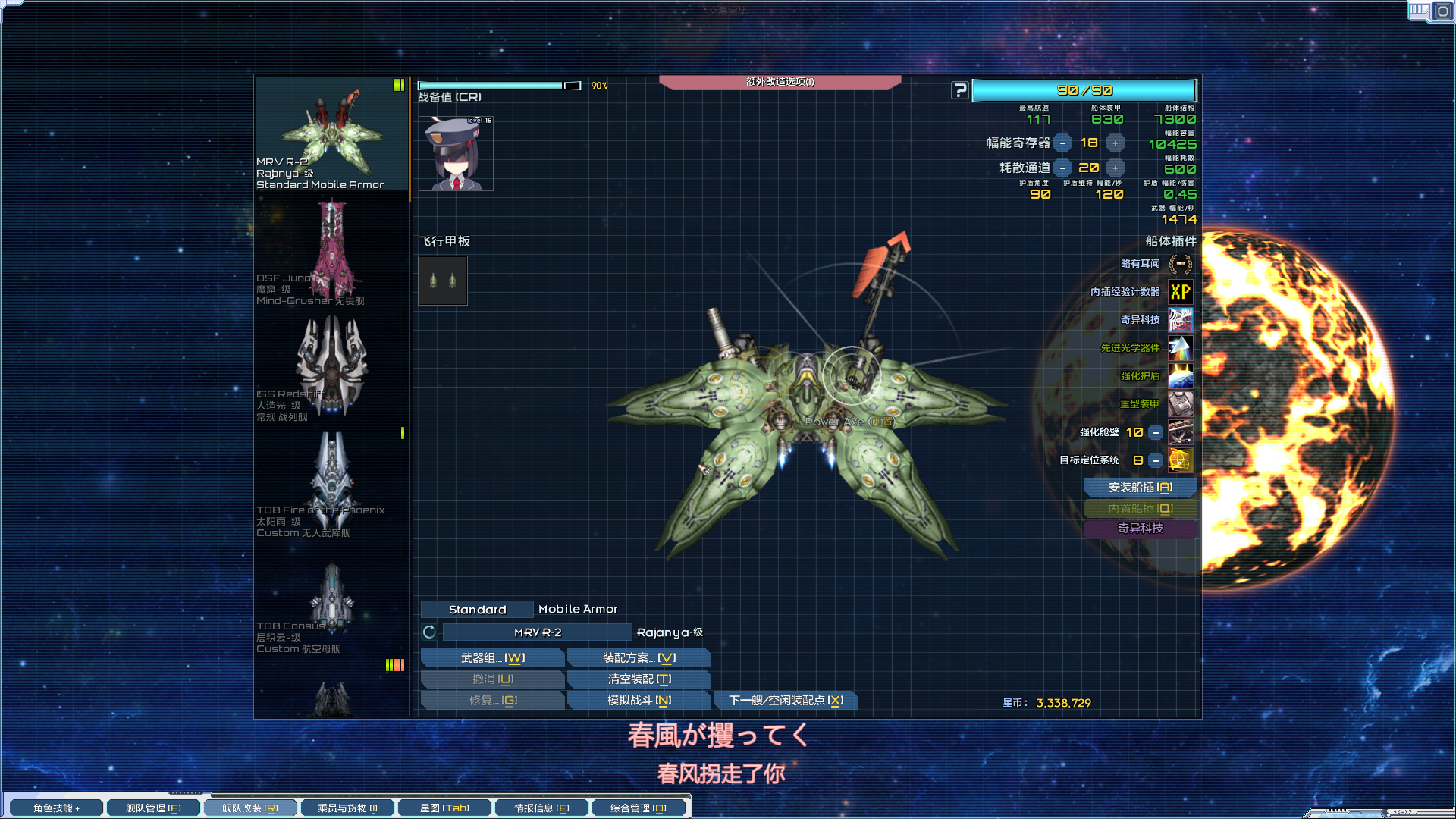Select the 目标定位系统 targeting reticle icon
Screen dimensions: 1456x819
[x=1180, y=460]
